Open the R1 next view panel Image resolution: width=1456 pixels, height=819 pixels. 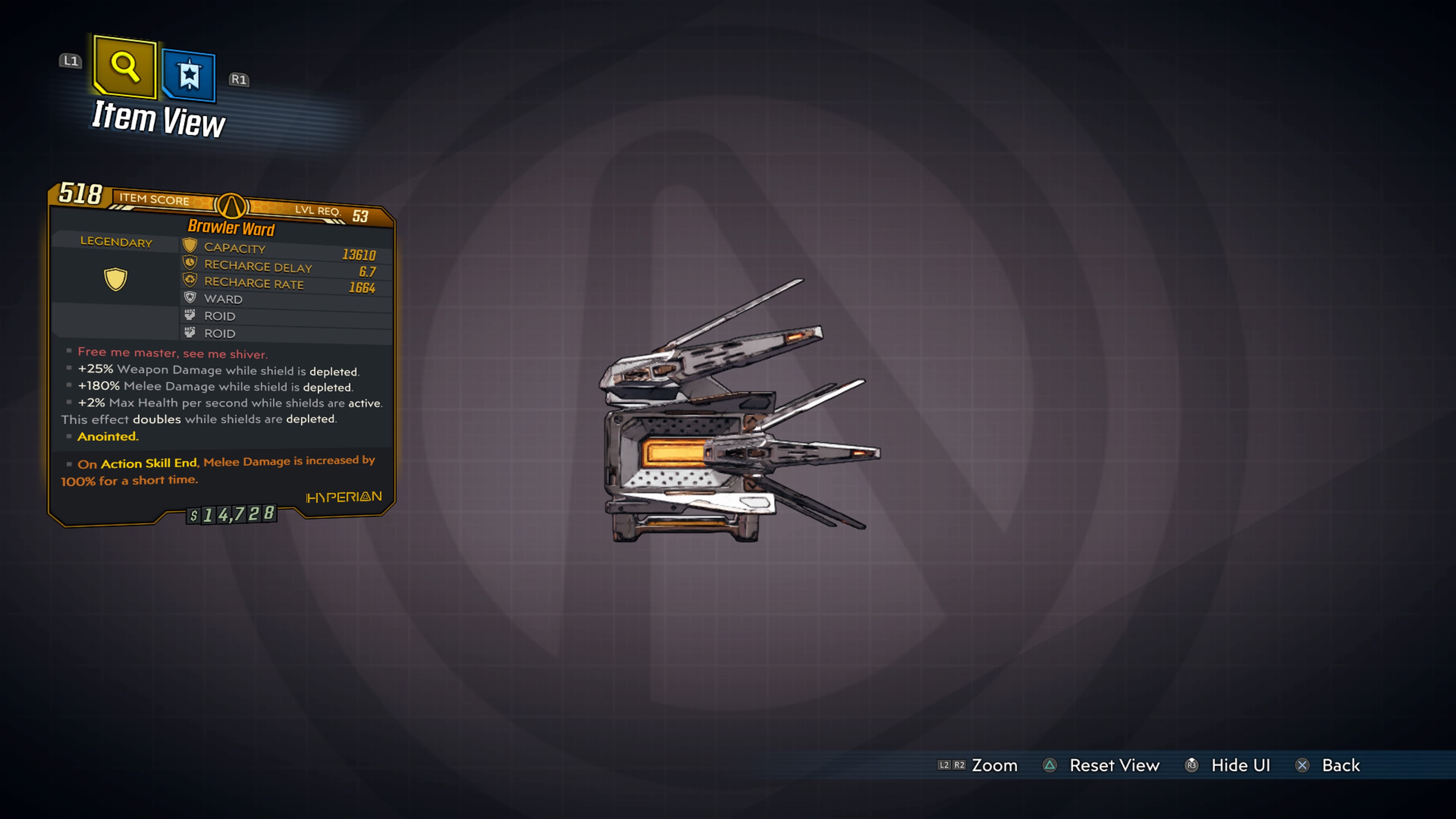pos(240,80)
